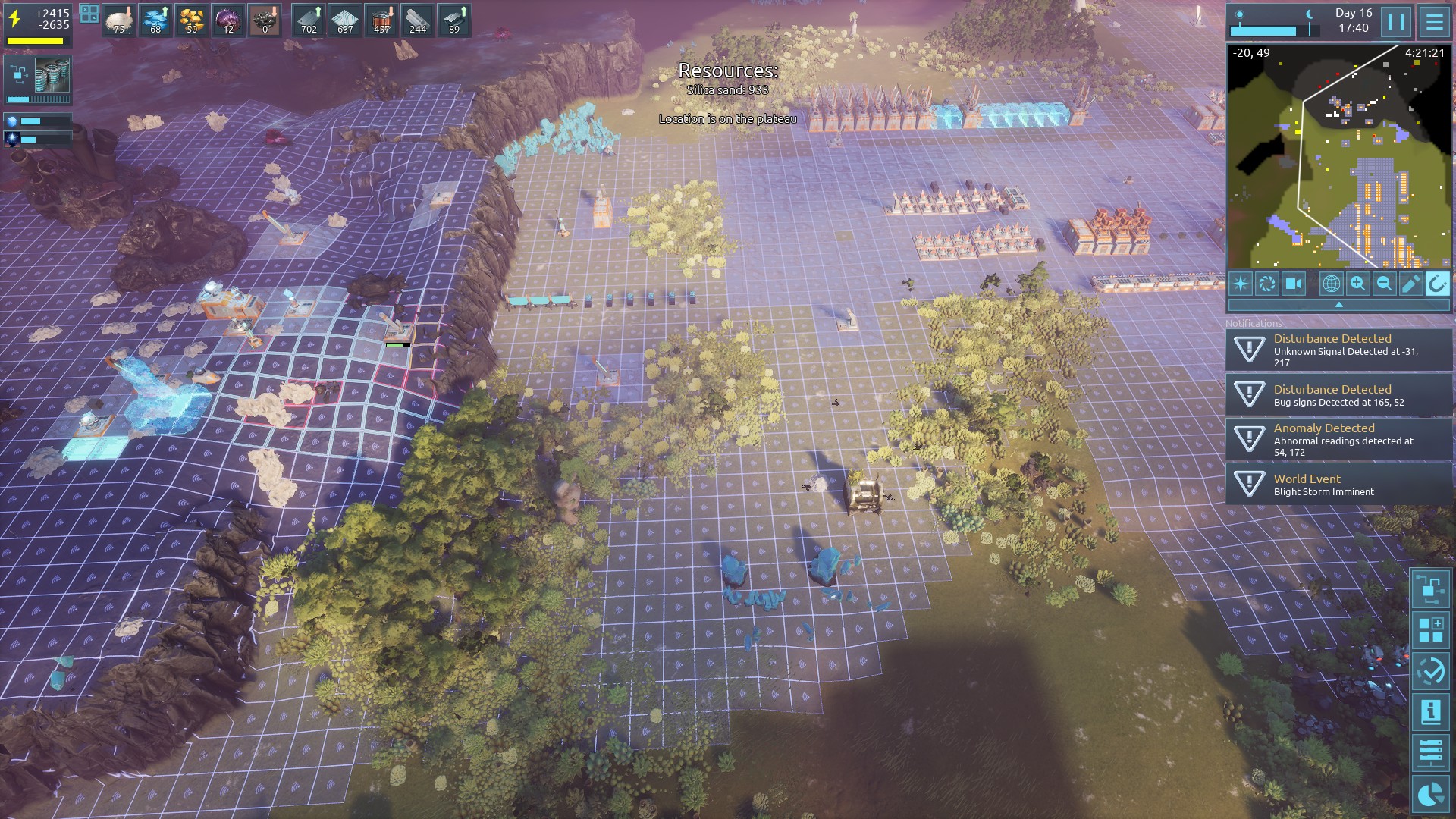Open the info book encyclopedia

click(1431, 711)
